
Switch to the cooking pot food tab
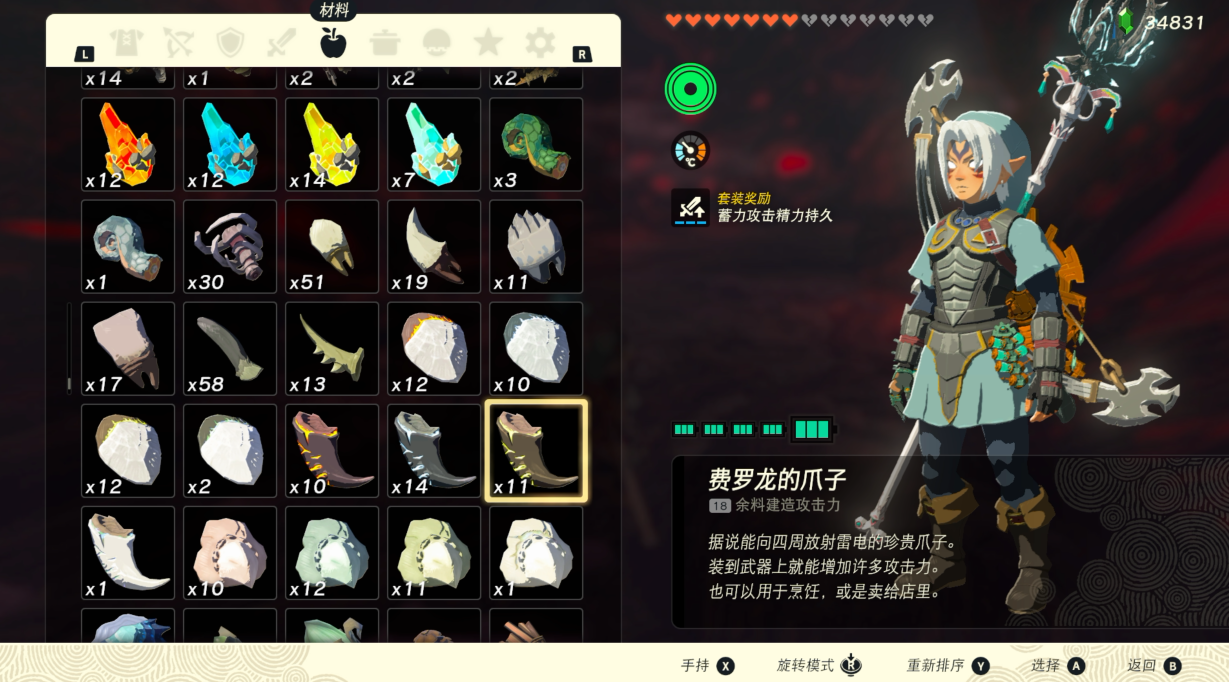point(385,42)
